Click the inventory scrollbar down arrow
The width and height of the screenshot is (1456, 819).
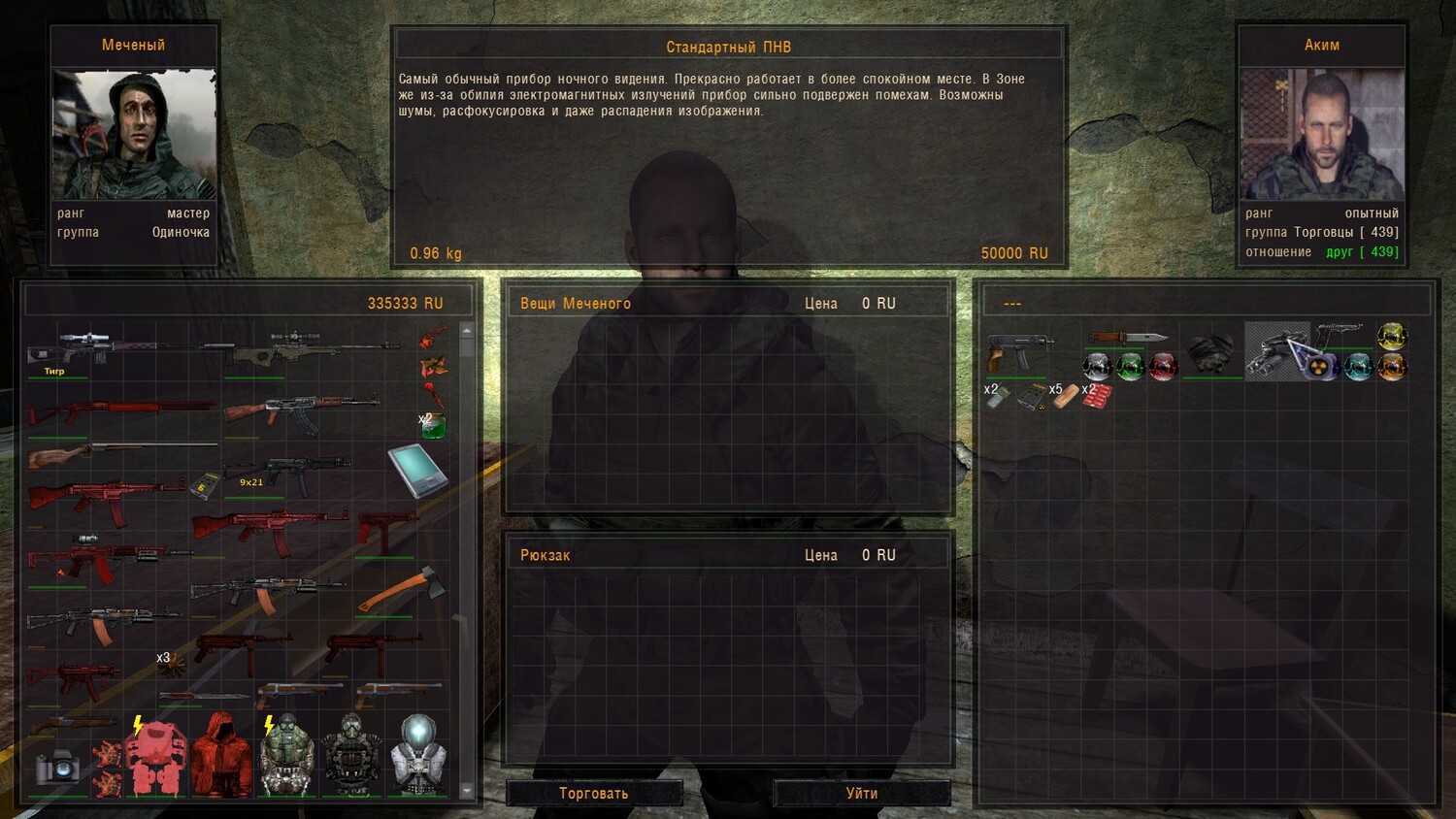466,791
